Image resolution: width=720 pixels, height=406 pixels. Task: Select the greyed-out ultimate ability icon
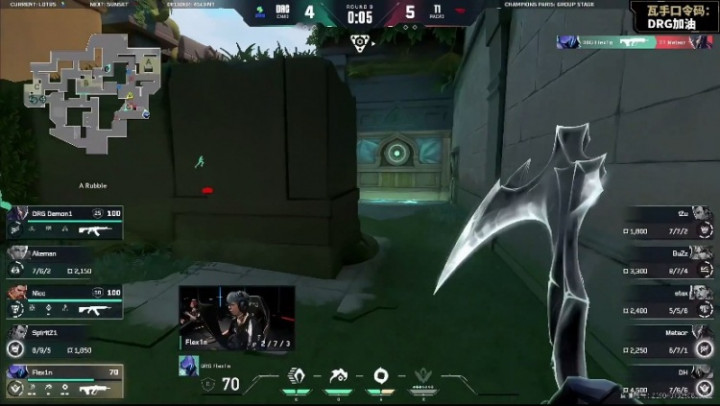pos(424,378)
